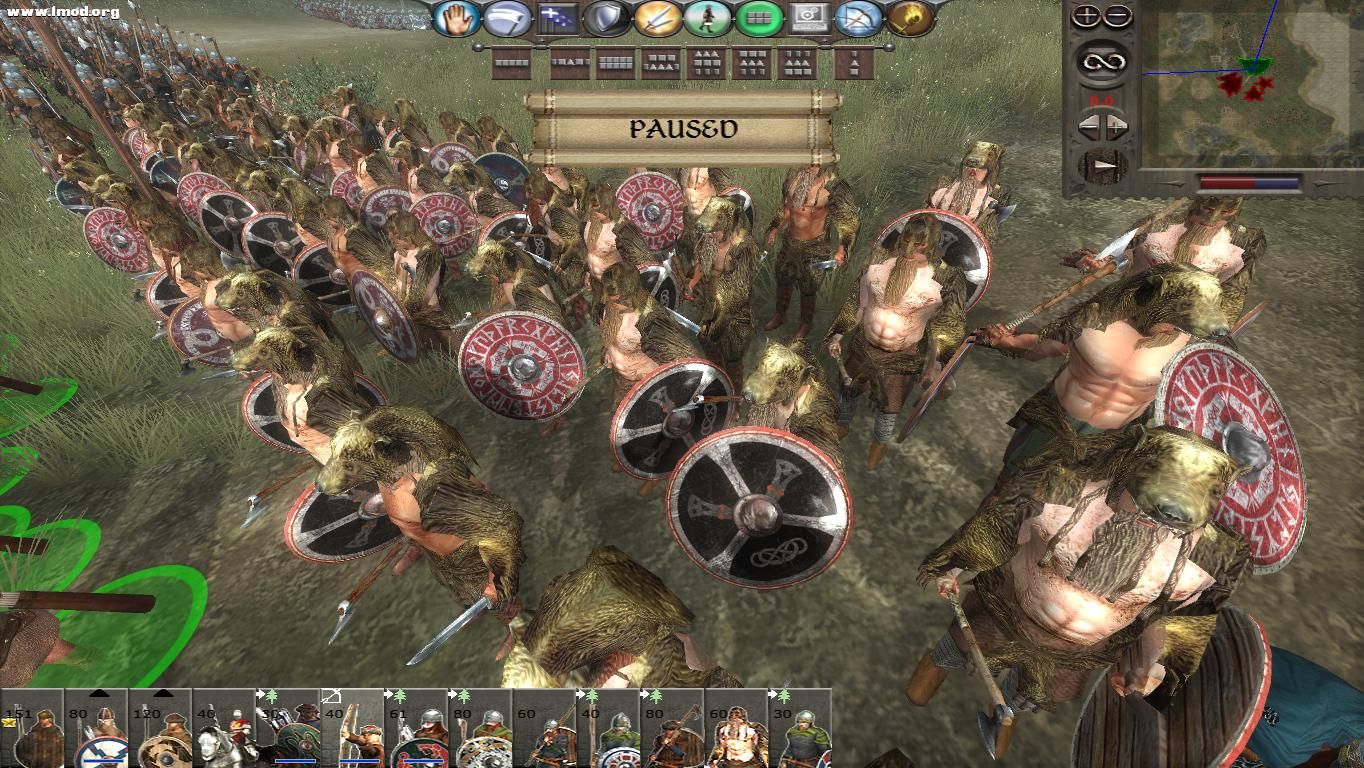Toggle the bow fire-at-will button
Viewport: 1364px width, 768px height.
click(858, 18)
